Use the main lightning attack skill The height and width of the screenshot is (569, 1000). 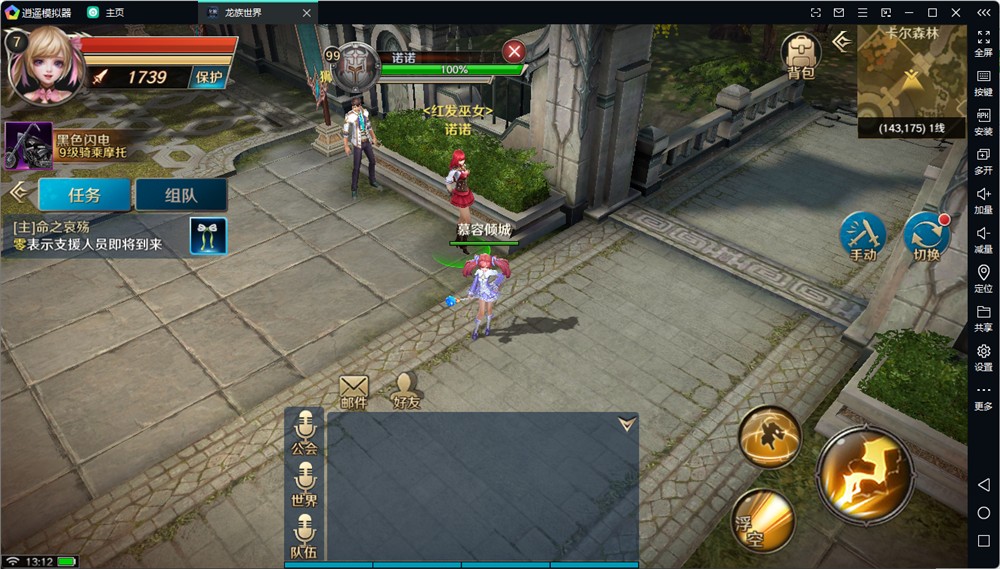[x=865, y=476]
